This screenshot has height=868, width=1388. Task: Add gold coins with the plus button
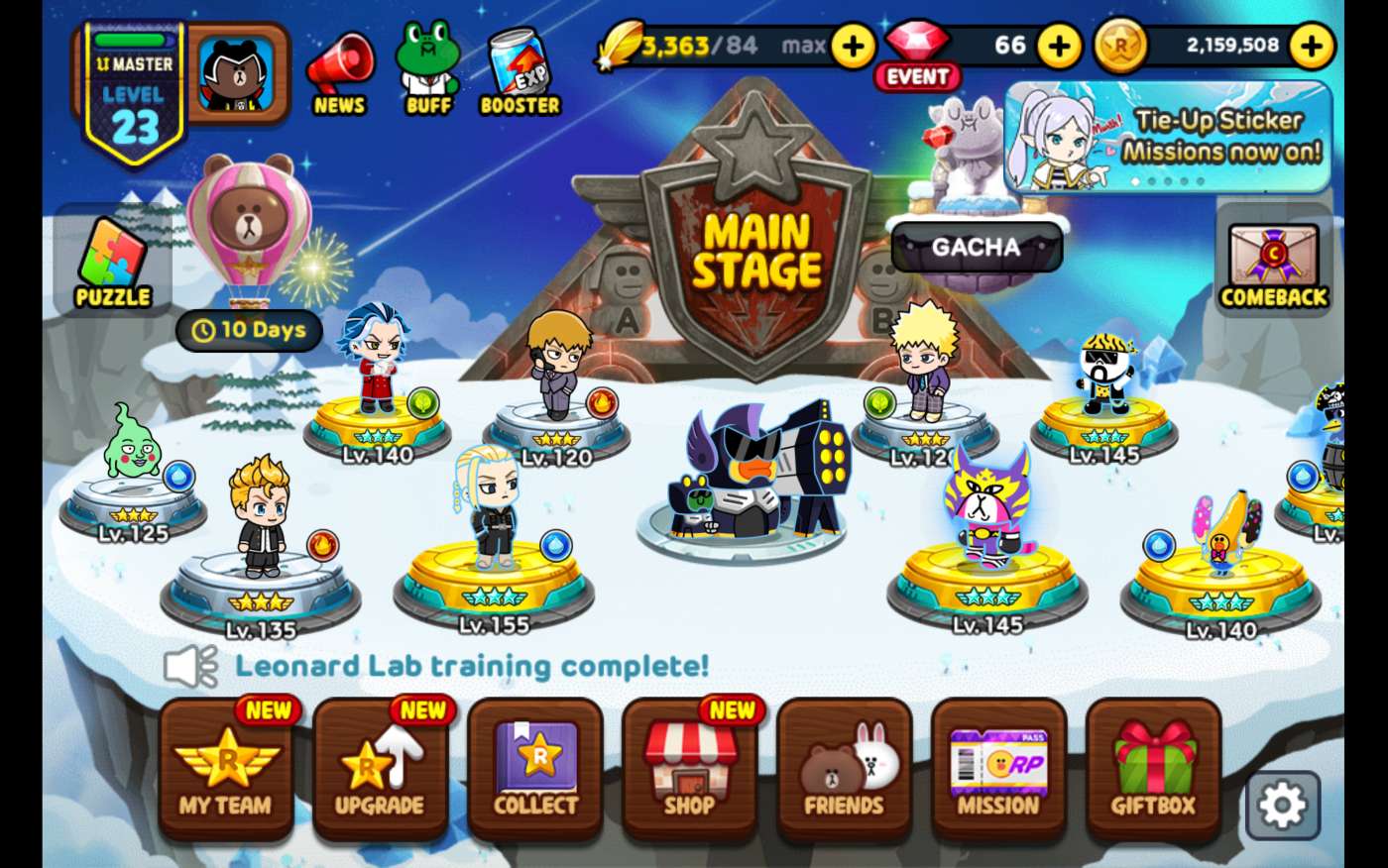tap(1313, 46)
